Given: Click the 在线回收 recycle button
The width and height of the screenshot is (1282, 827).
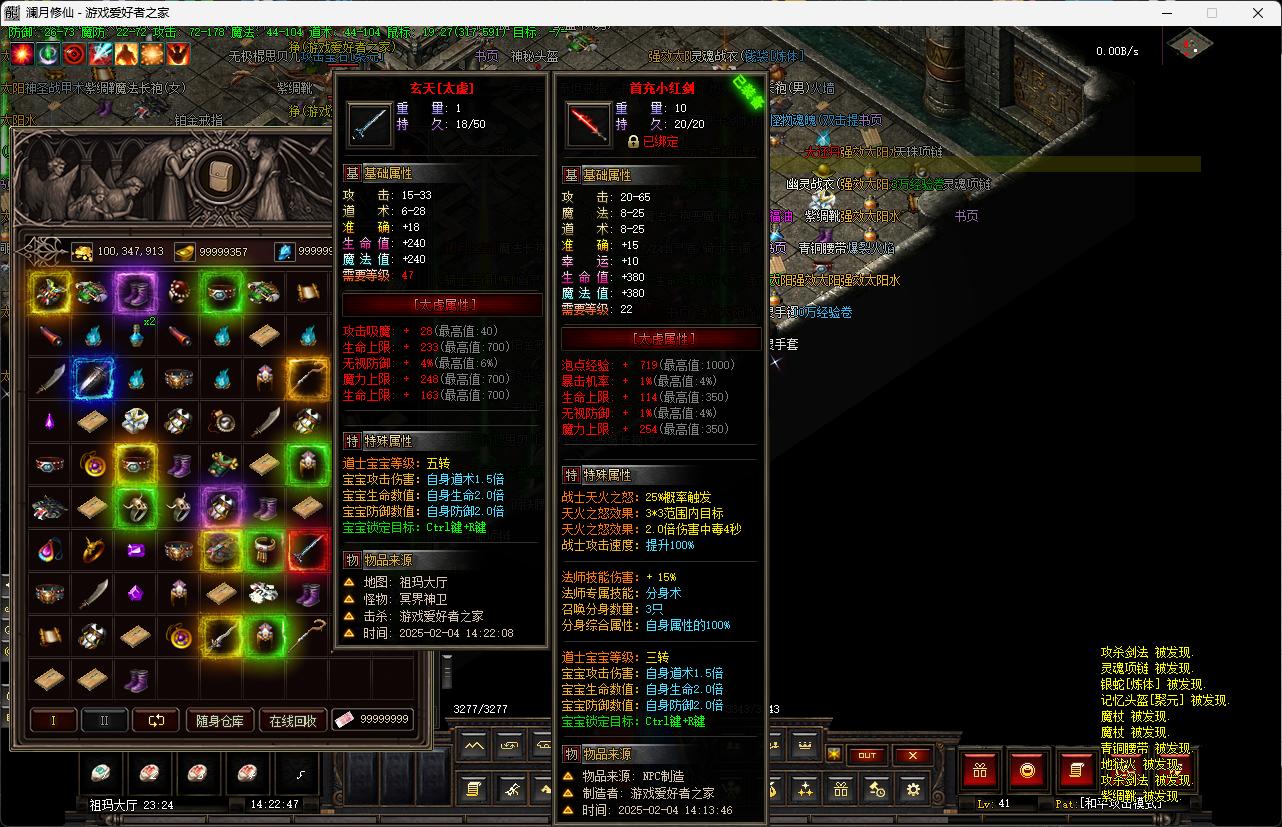Looking at the screenshot, I should tap(293, 720).
